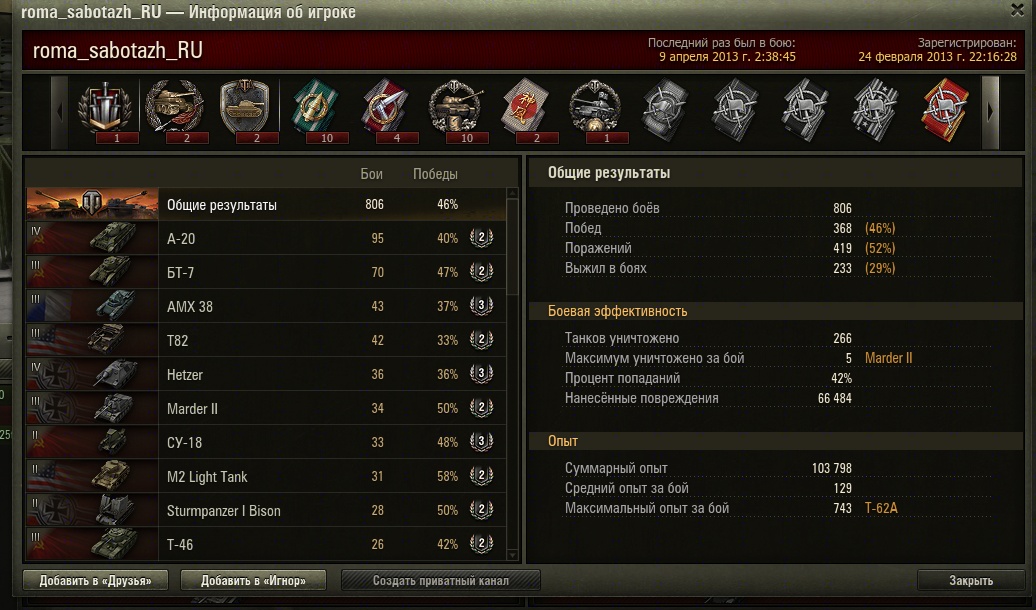Select the «Общие результаты» overall row
The height and width of the screenshot is (610, 1036).
pos(266,204)
